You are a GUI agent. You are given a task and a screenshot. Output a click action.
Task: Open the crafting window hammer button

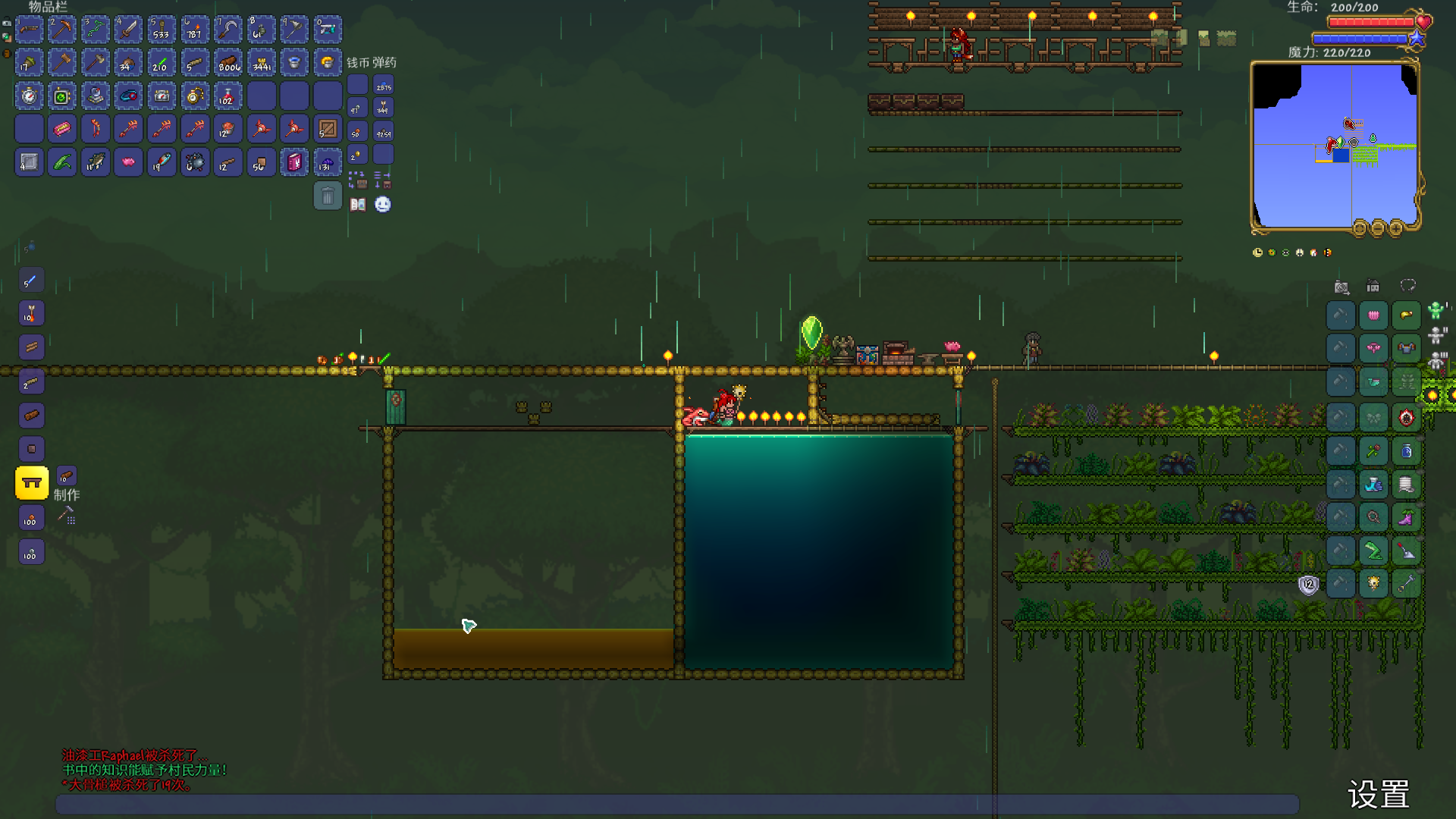click(67, 516)
